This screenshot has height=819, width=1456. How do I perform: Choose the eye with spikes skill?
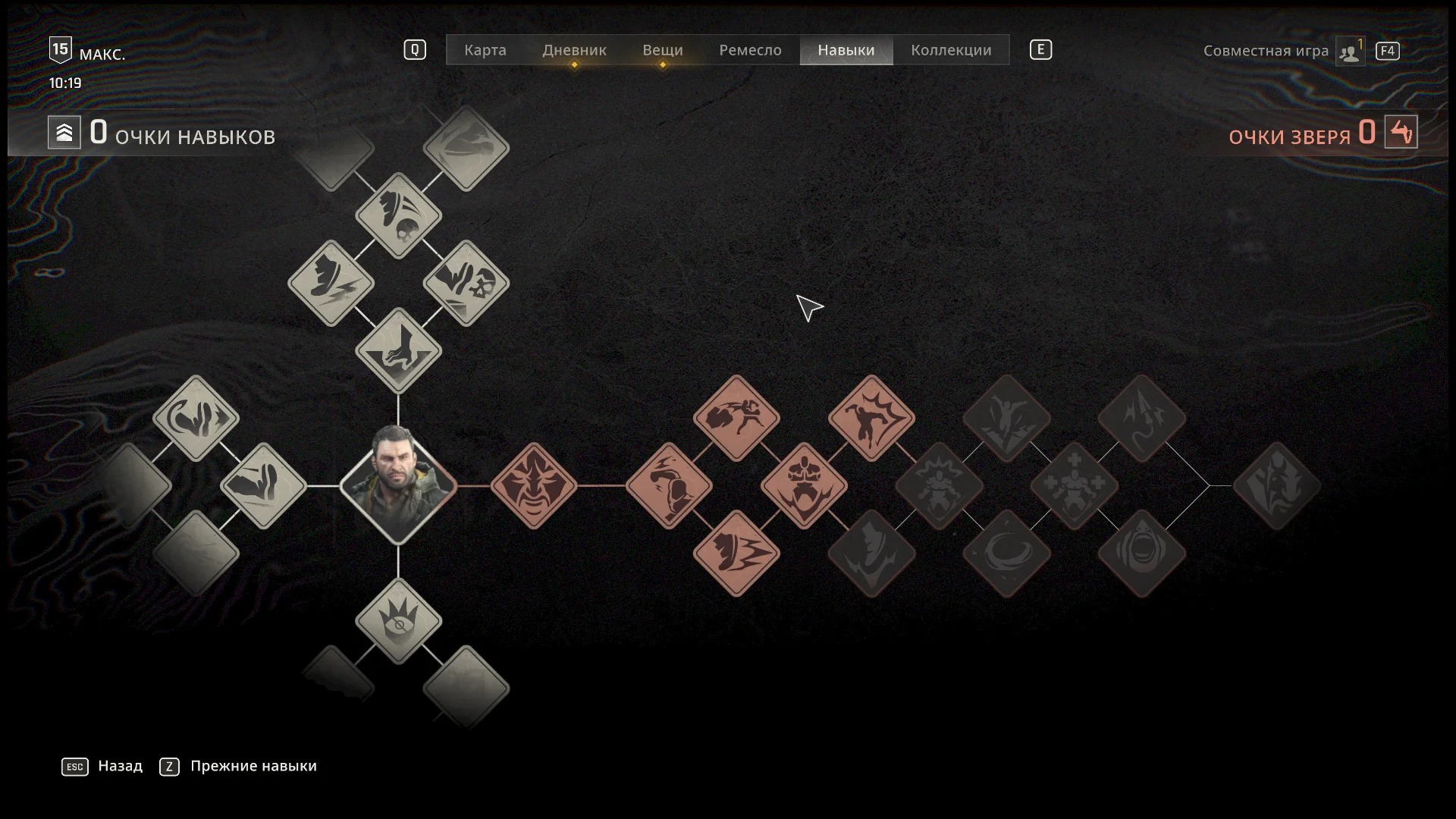pos(398,620)
